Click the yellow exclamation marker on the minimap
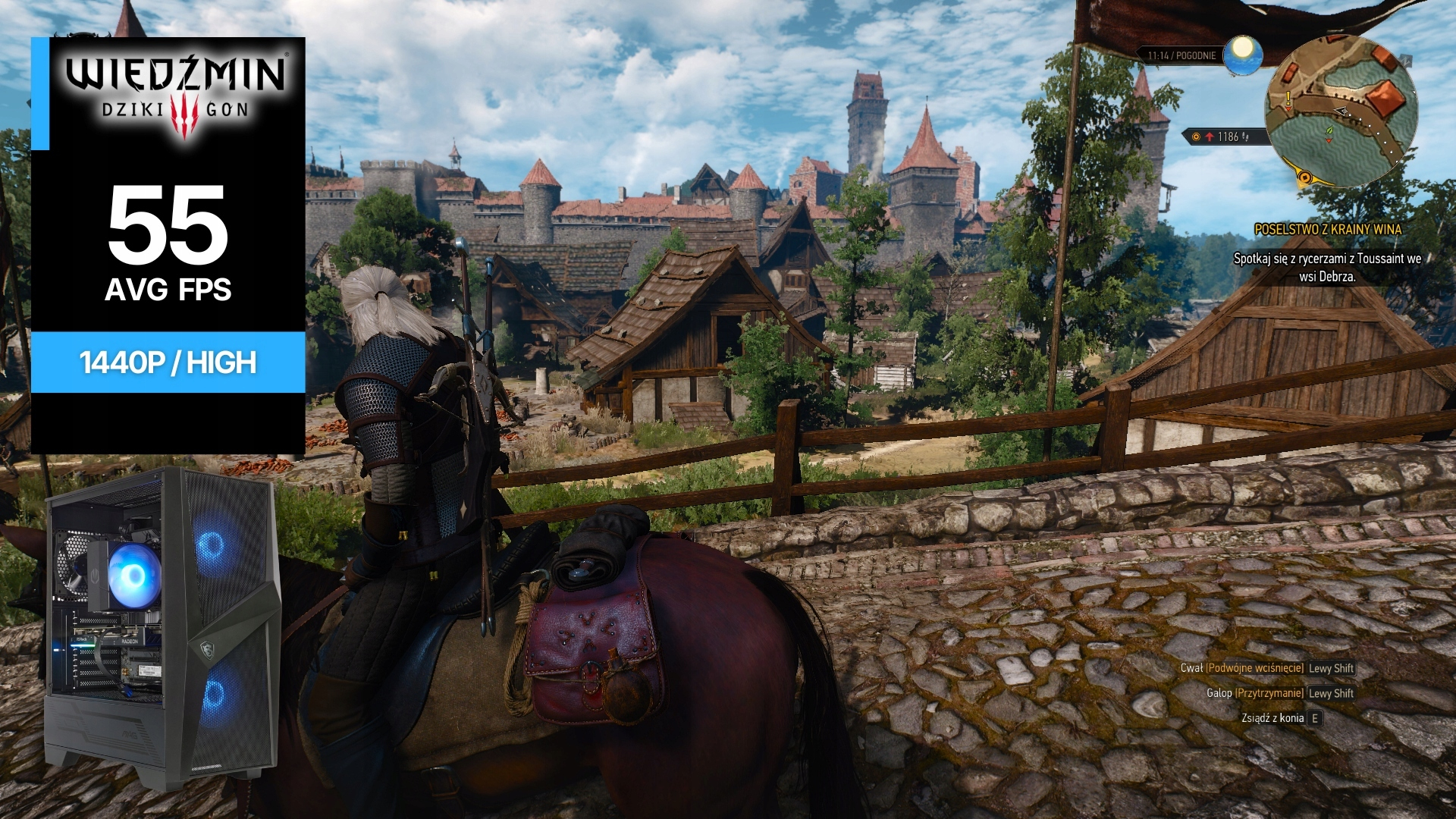This screenshot has width=1456, height=819. [x=1288, y=99]
